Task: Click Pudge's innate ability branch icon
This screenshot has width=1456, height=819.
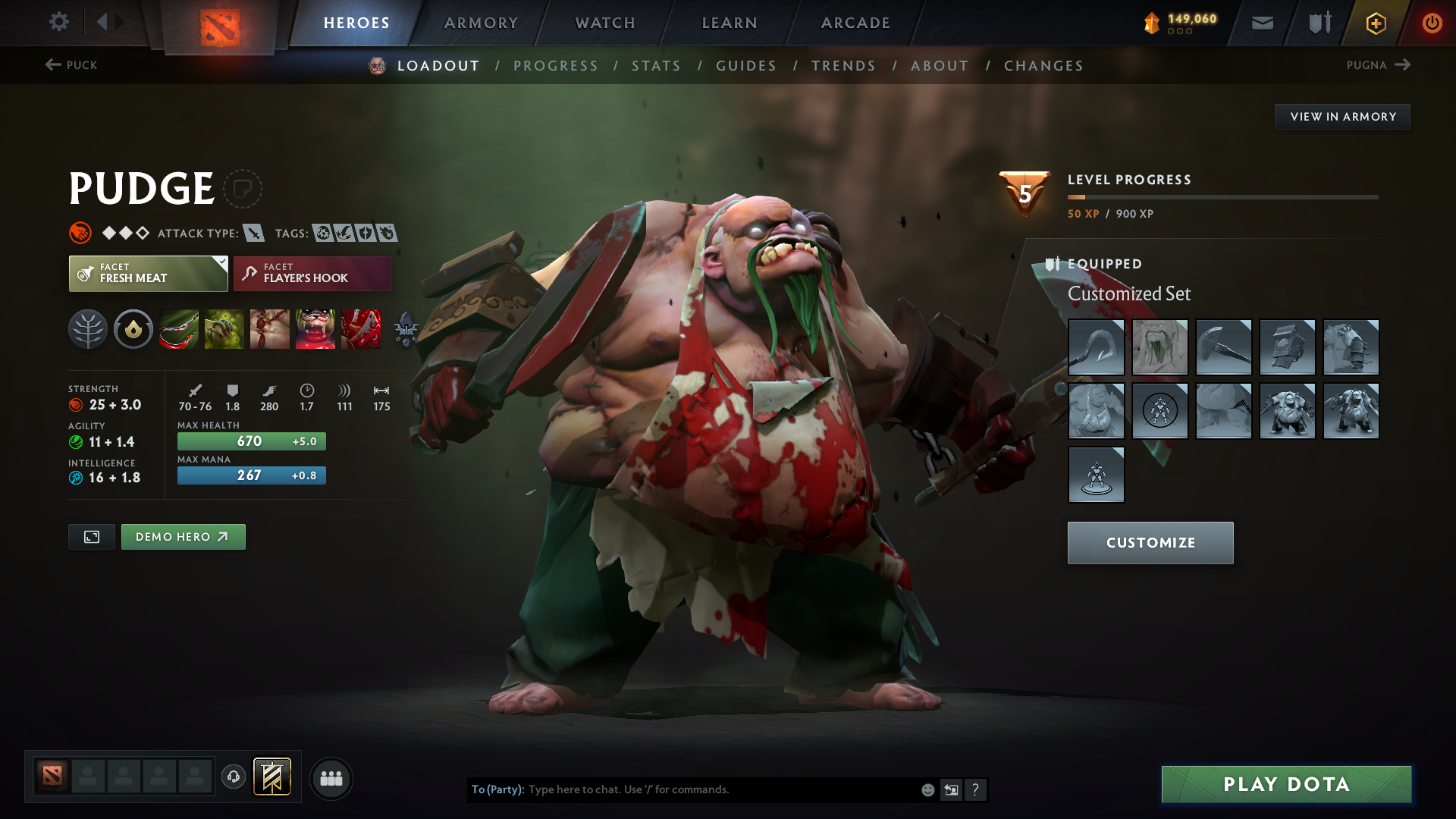Action: point(87,328)
